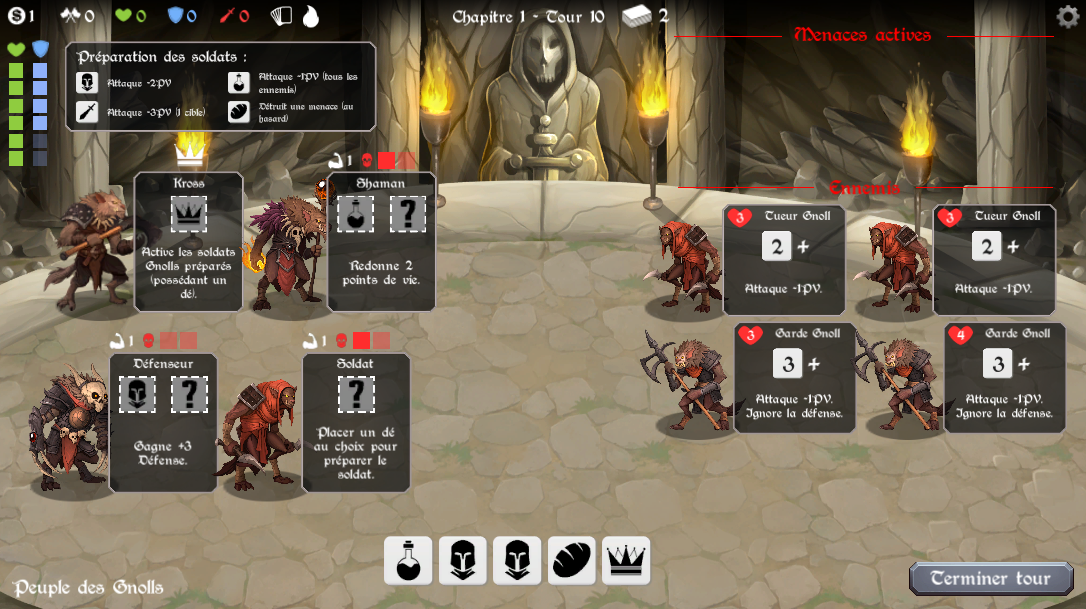This screenshot has width=1086, height=609.
Task: Select the helmet slot on the Défenseur card
Action: [x=137, y=394]
